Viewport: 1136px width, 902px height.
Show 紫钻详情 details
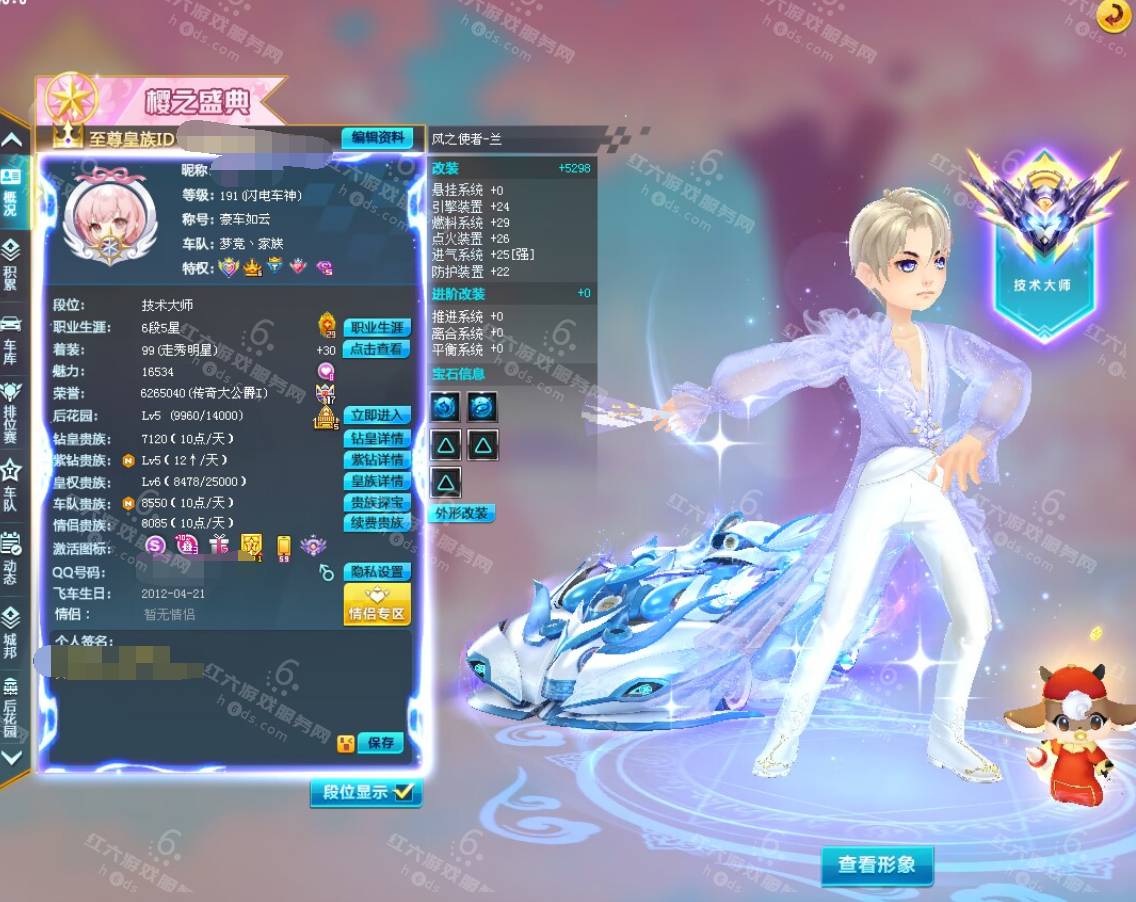pos(377,460)
